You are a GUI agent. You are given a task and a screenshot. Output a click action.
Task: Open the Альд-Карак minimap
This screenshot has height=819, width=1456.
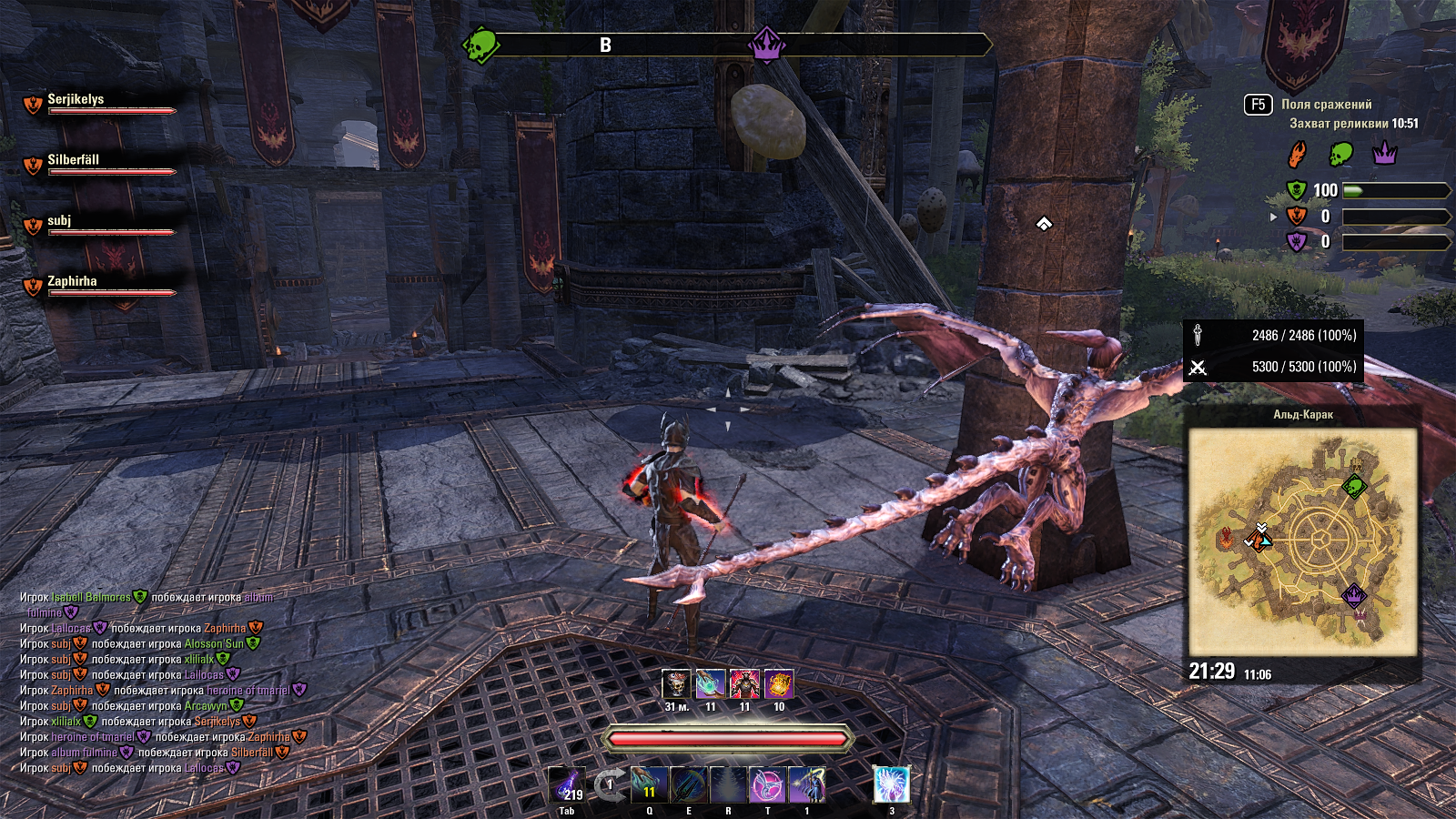click(x=1303, y=542)
